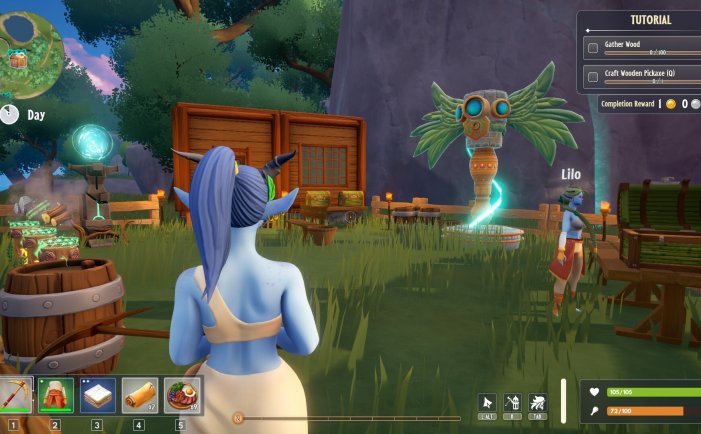Open the build mode icon with axe and lantern
The width and height of the screenshot is (701, 434).
[x=512, y=402]
